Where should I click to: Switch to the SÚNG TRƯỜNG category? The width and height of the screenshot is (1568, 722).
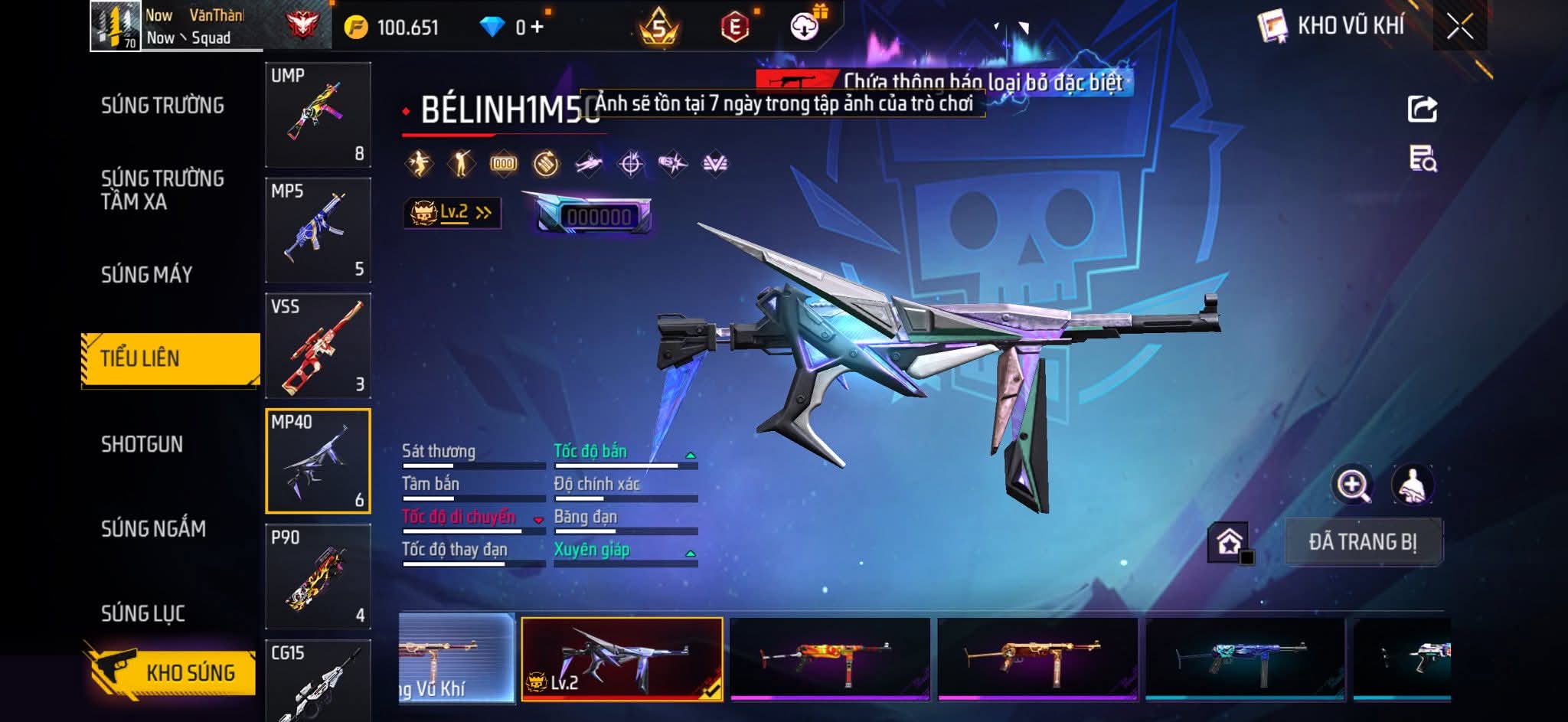click(x=162, y=106)
